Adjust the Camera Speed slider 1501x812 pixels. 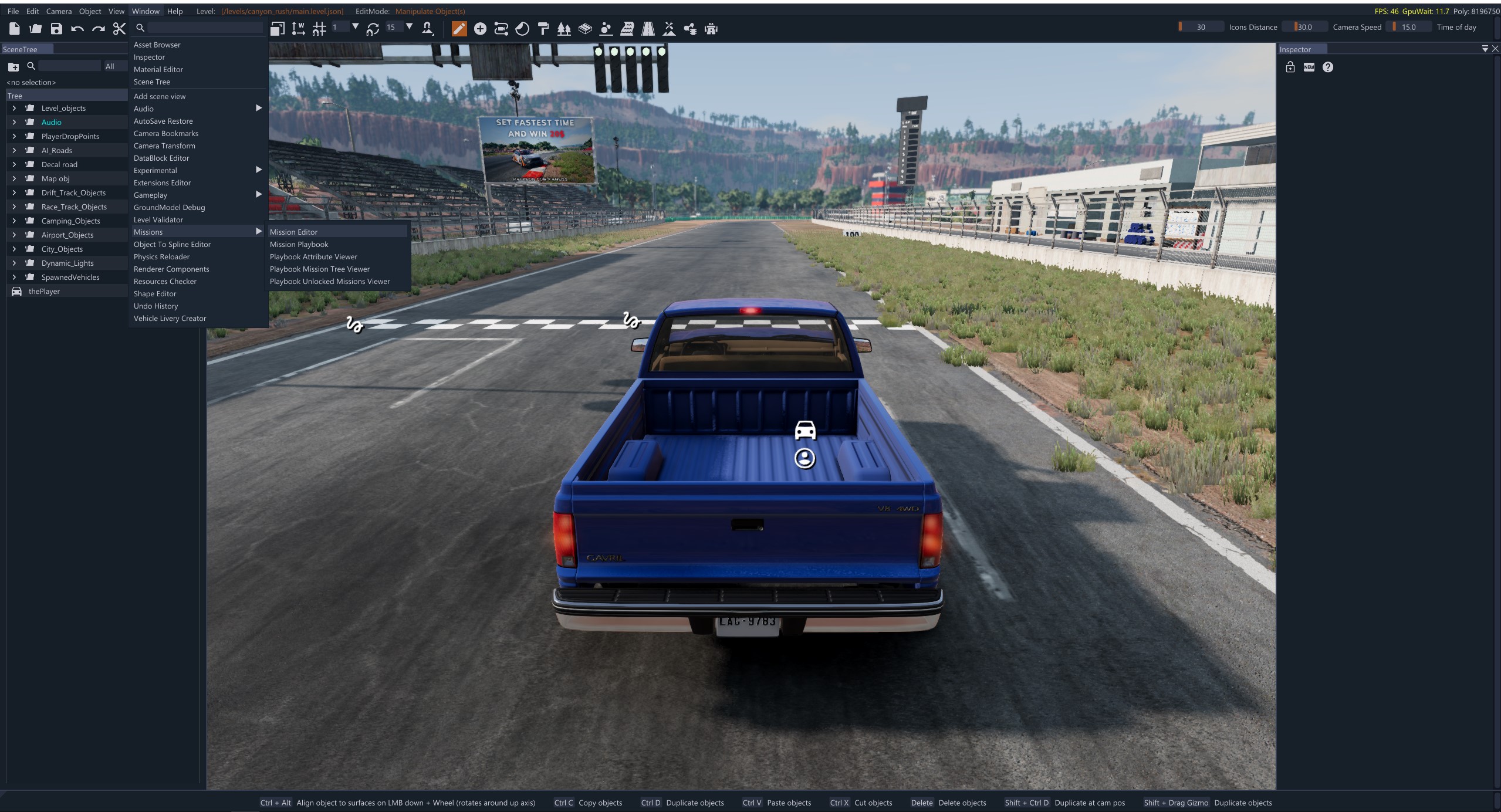(x=1305, y=27)
